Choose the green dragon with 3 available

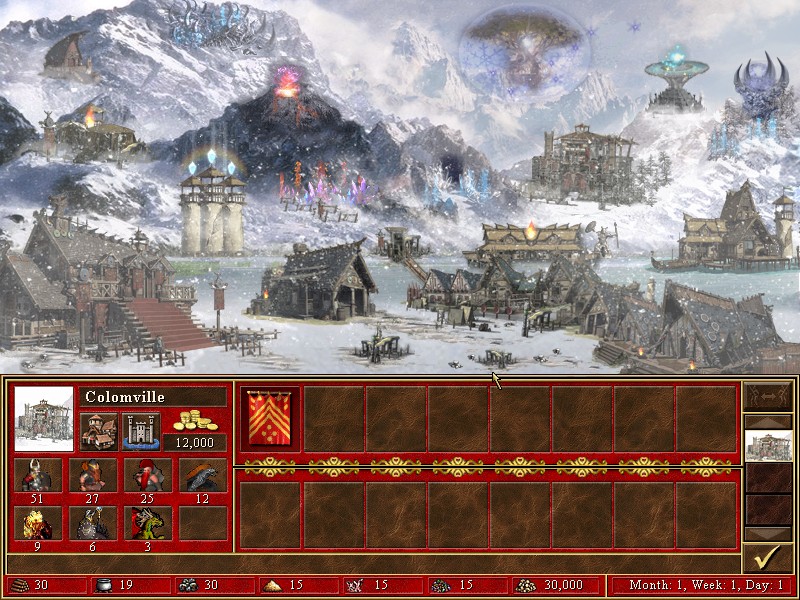point(148,523)
